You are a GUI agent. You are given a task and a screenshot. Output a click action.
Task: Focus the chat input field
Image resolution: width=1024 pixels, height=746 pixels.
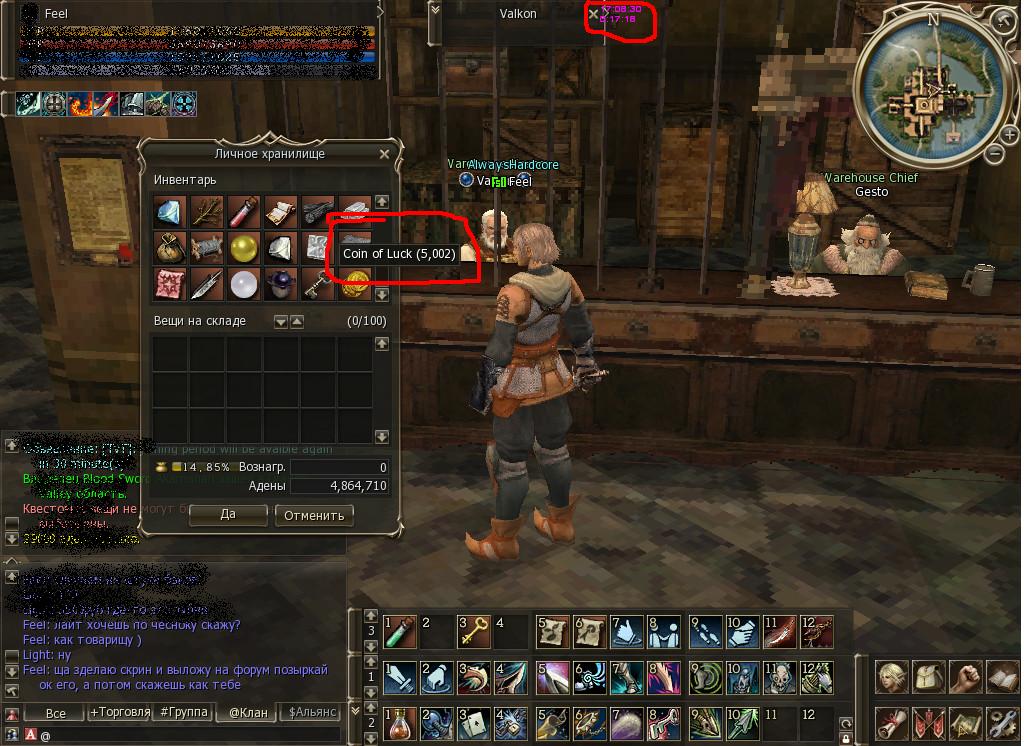click(180, 735)
